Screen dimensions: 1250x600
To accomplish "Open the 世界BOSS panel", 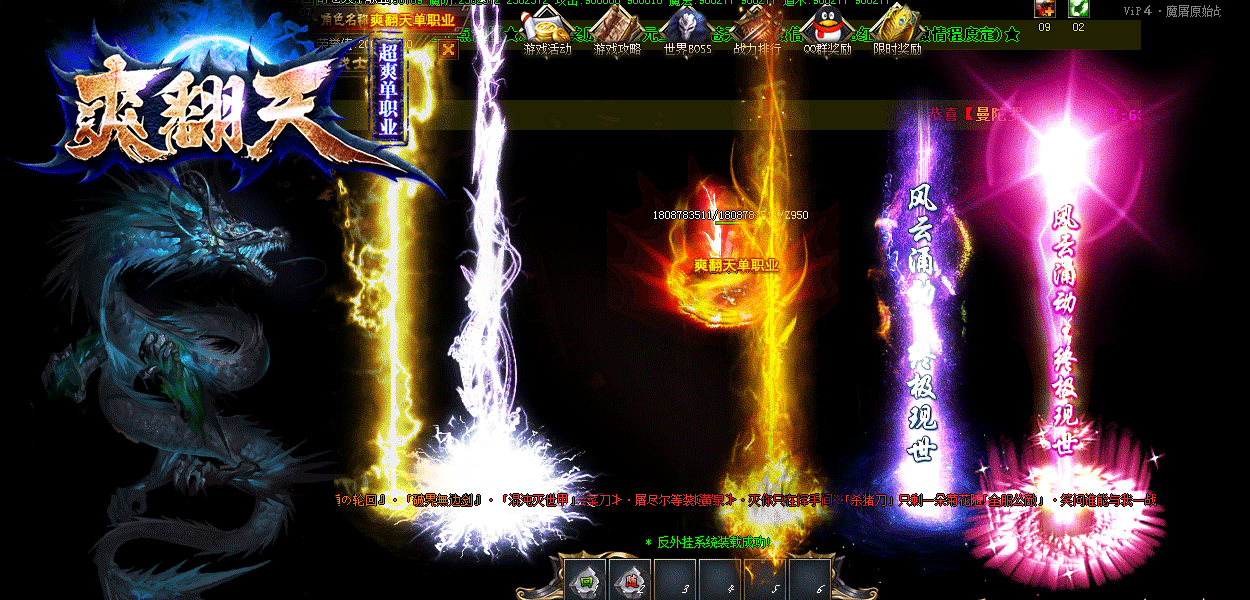I will (x=687, y=28).
